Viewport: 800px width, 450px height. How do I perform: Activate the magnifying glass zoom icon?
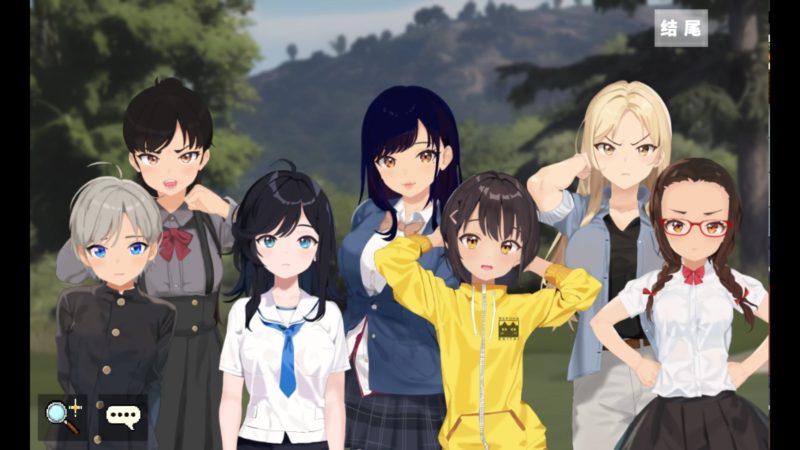click(62, 416)
